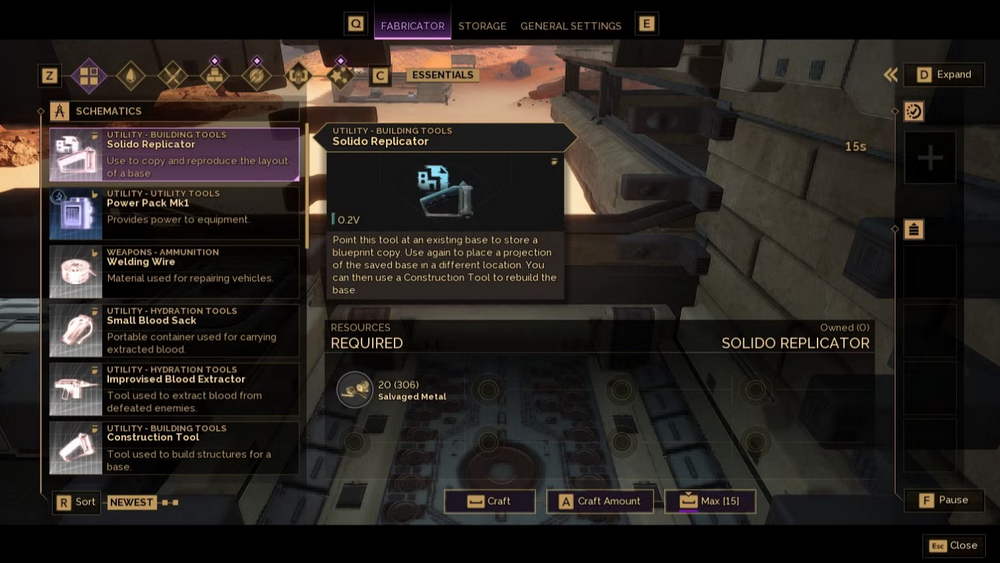Screen dimensions: 1000x563
Task: Craft the maximum amount of 15
Action: [710, 501]
